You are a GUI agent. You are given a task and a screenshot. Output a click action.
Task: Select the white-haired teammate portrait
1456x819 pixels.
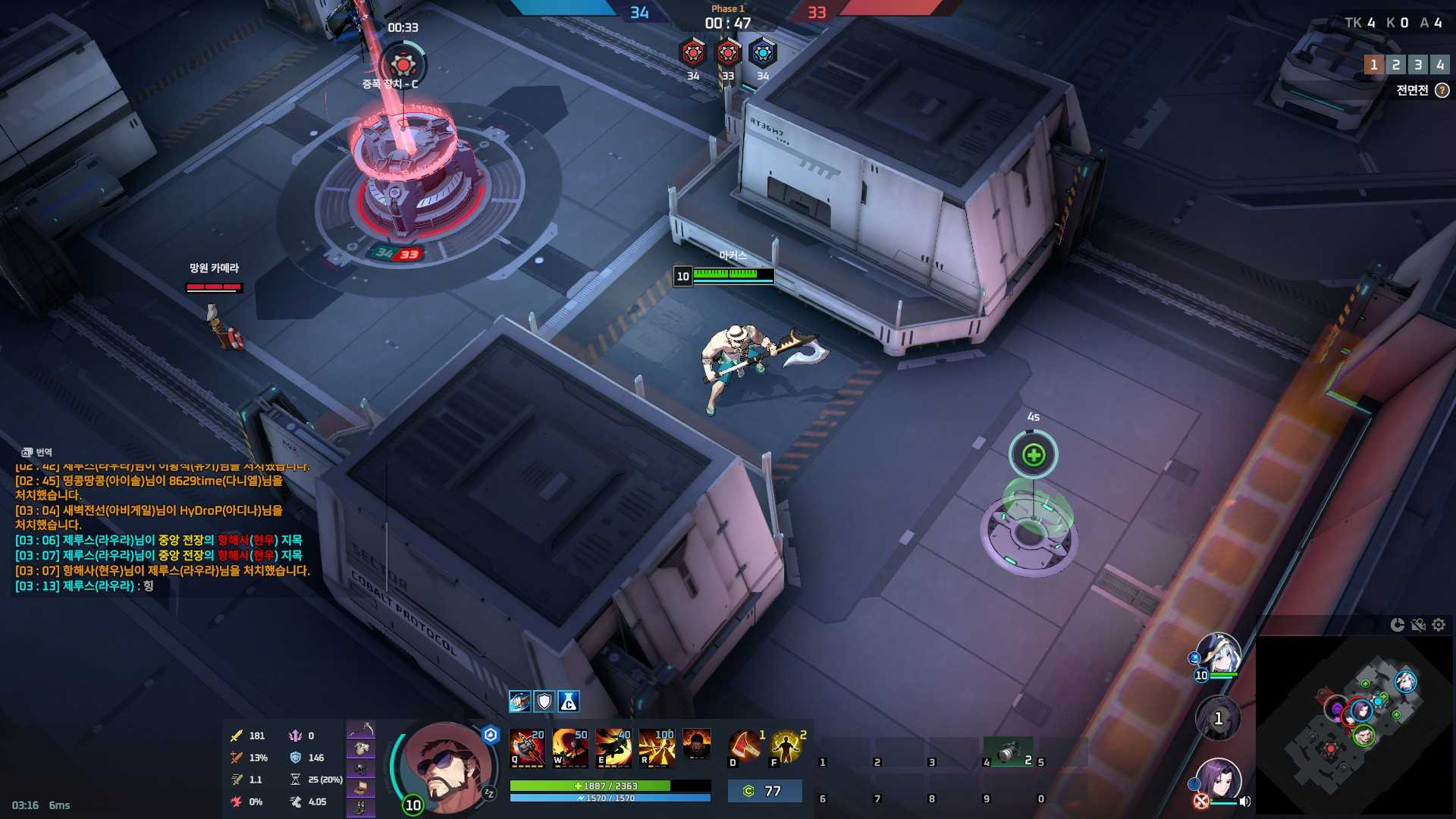pos(1219,652)
